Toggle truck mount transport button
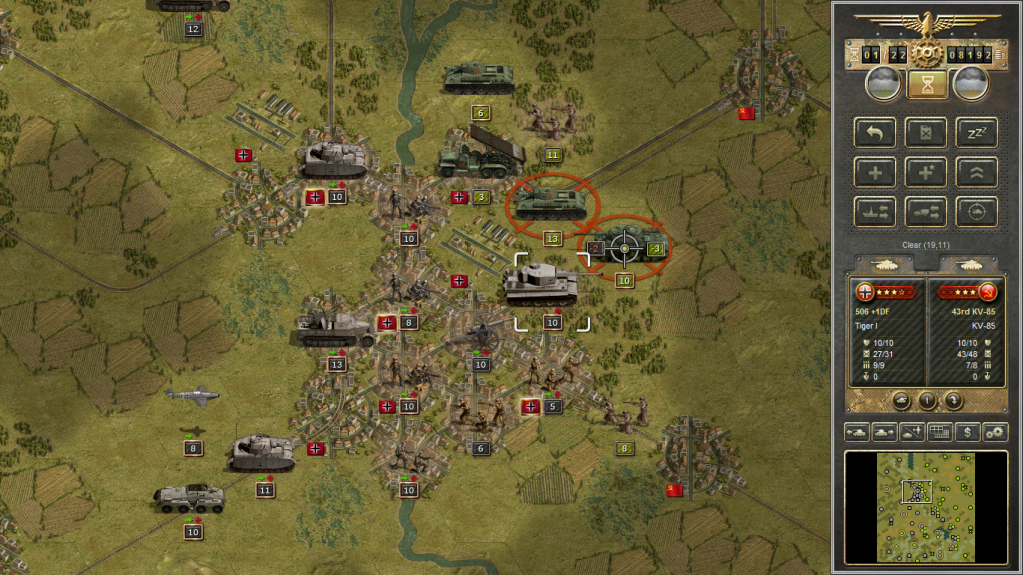The height and width of the screenshot is (575, 1023). point(926,211)
